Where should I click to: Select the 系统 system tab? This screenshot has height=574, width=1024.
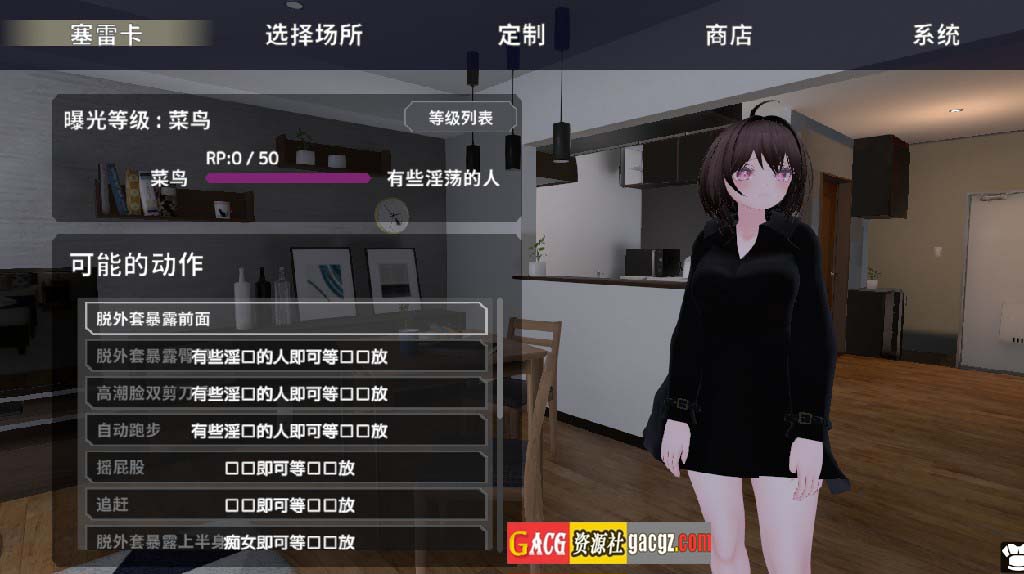coord(935,35)
